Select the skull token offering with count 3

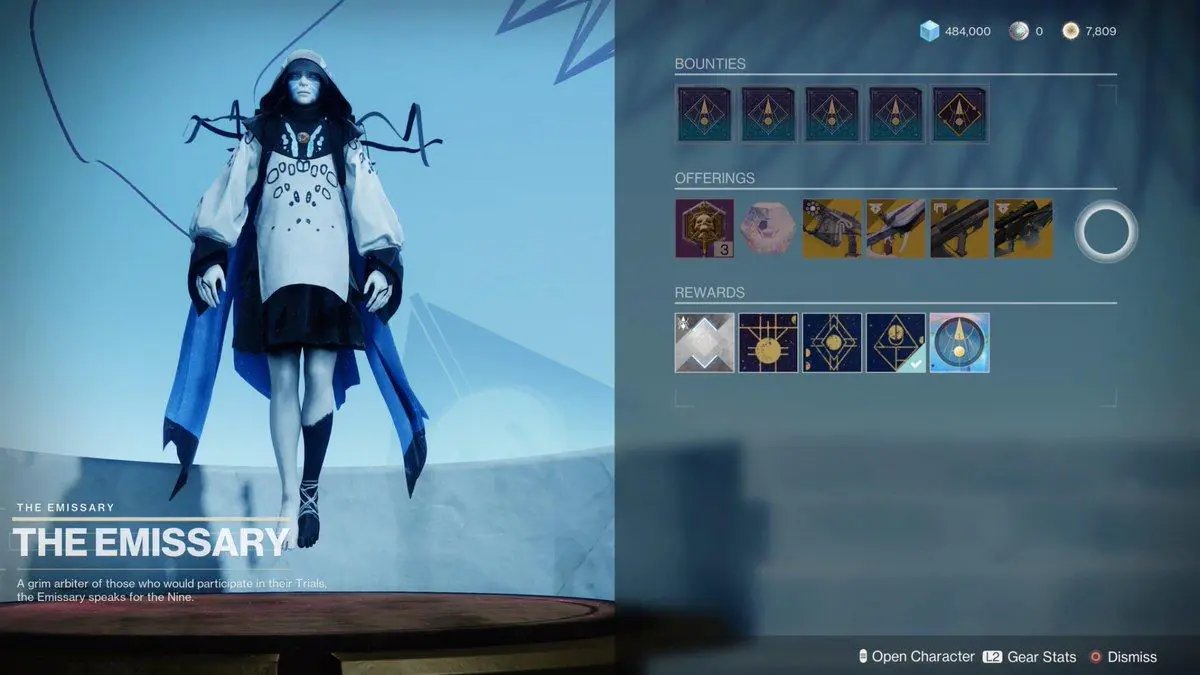click(704, 228)
